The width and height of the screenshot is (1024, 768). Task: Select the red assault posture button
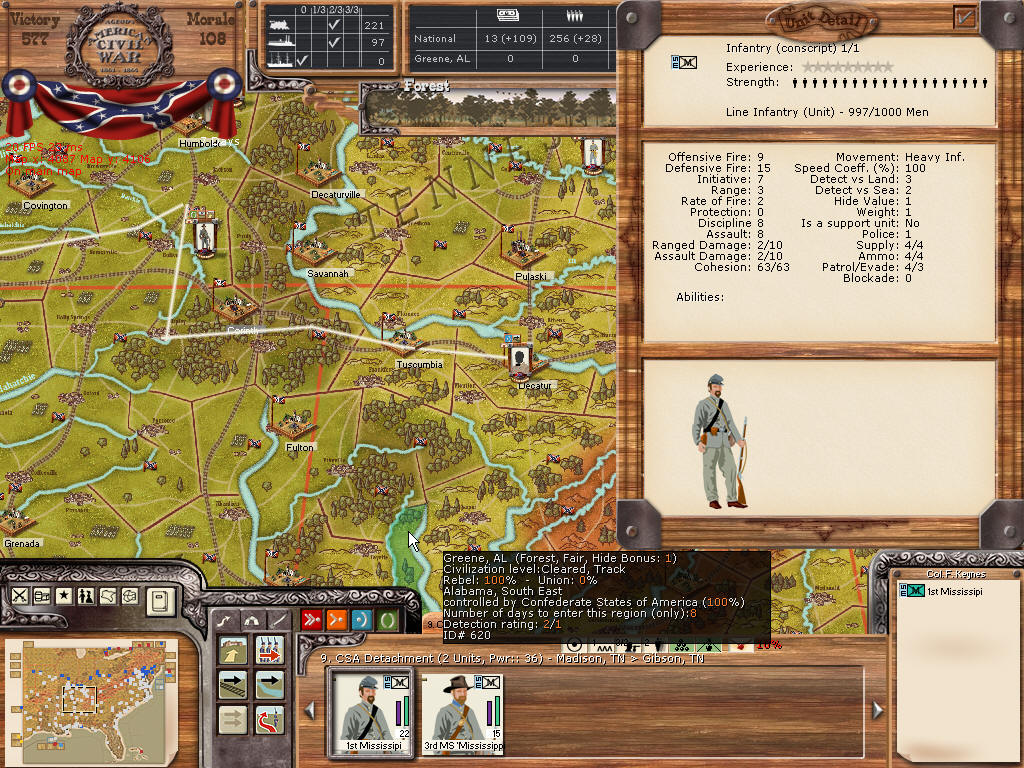pyautogui.click(x=312, y=620)
